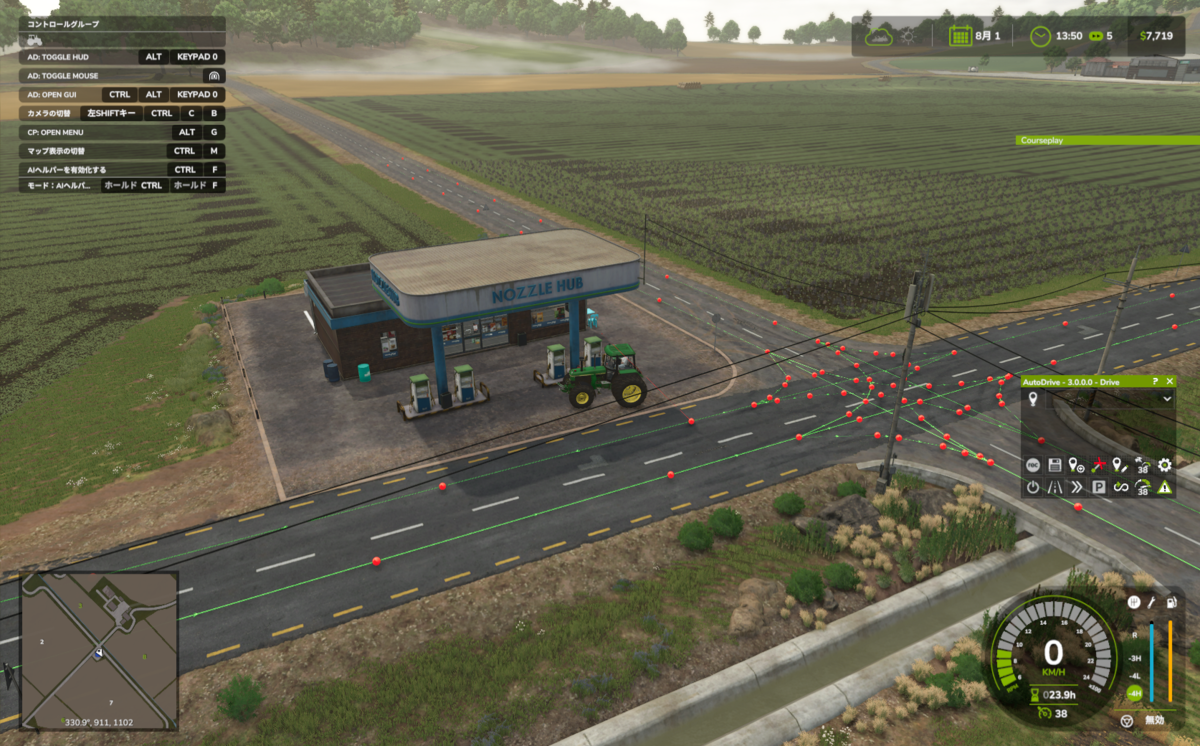The height and width of the screenshot is (746, 1200).
Task: Open AutoDrive settings gear icon
Action: 1164,465
